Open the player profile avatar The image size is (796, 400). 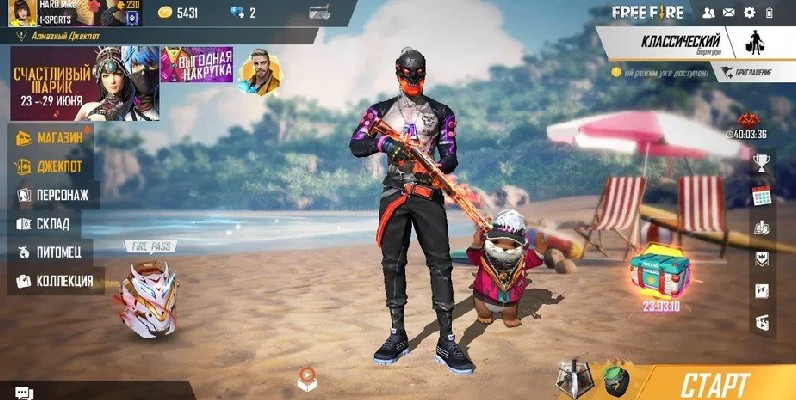tap(18, 13)
